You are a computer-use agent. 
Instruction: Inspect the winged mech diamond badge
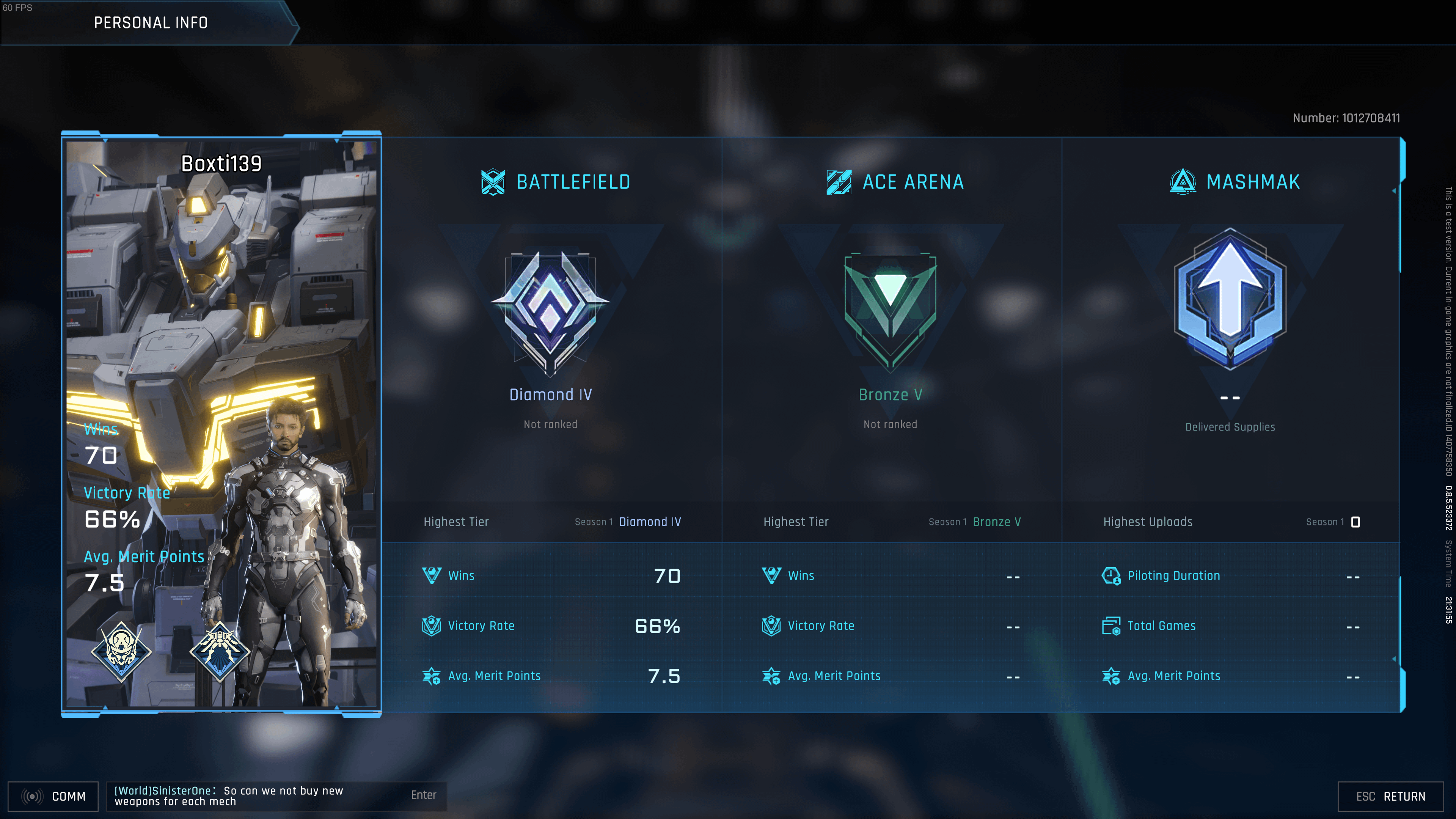pos(219,651)
